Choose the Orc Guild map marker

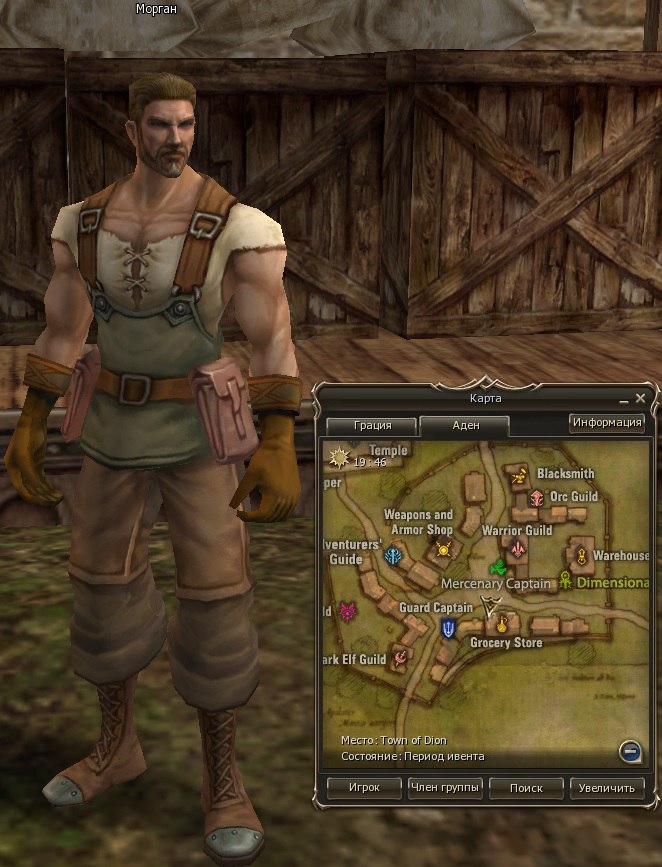click(x=537, y=498)
